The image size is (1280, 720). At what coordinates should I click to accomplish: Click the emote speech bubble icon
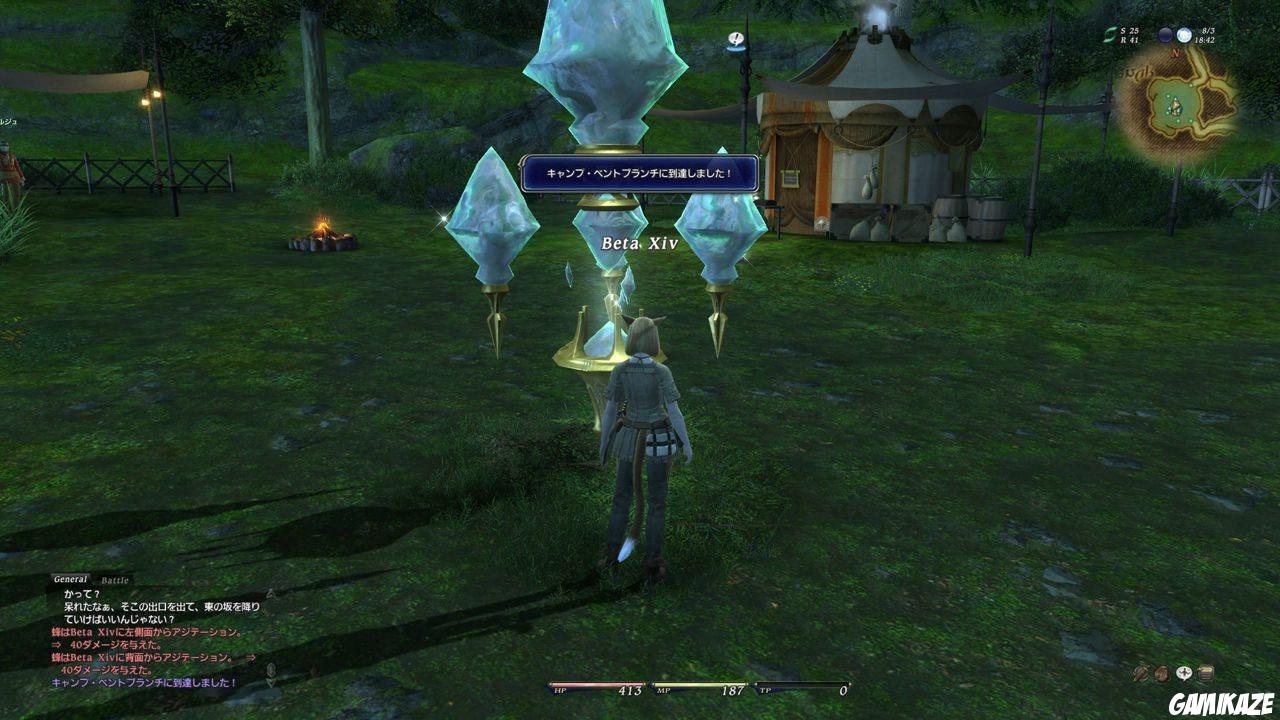point(1184,673)
